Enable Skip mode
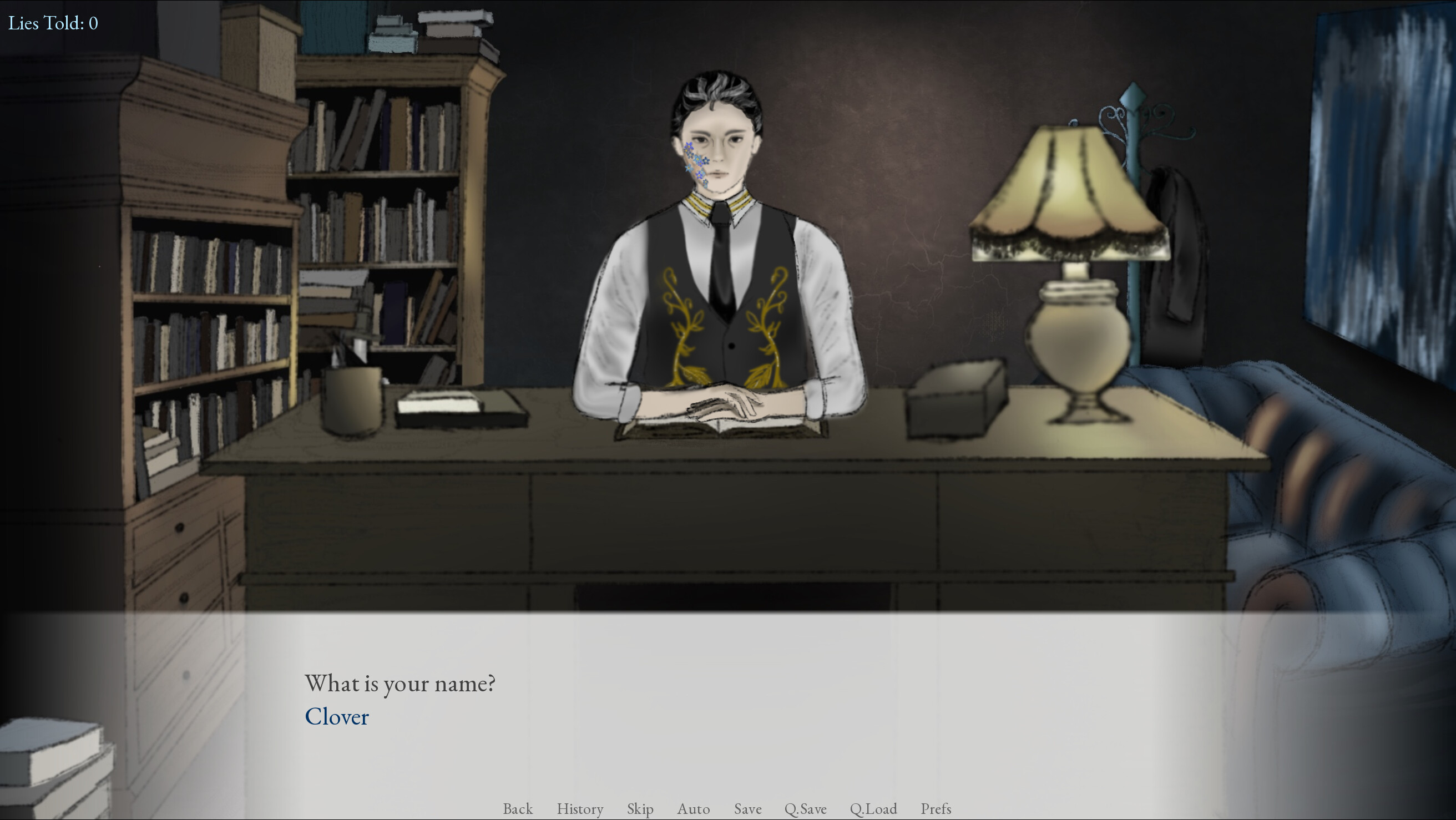Screen dimensions: 1456x820 click(639, 809)
